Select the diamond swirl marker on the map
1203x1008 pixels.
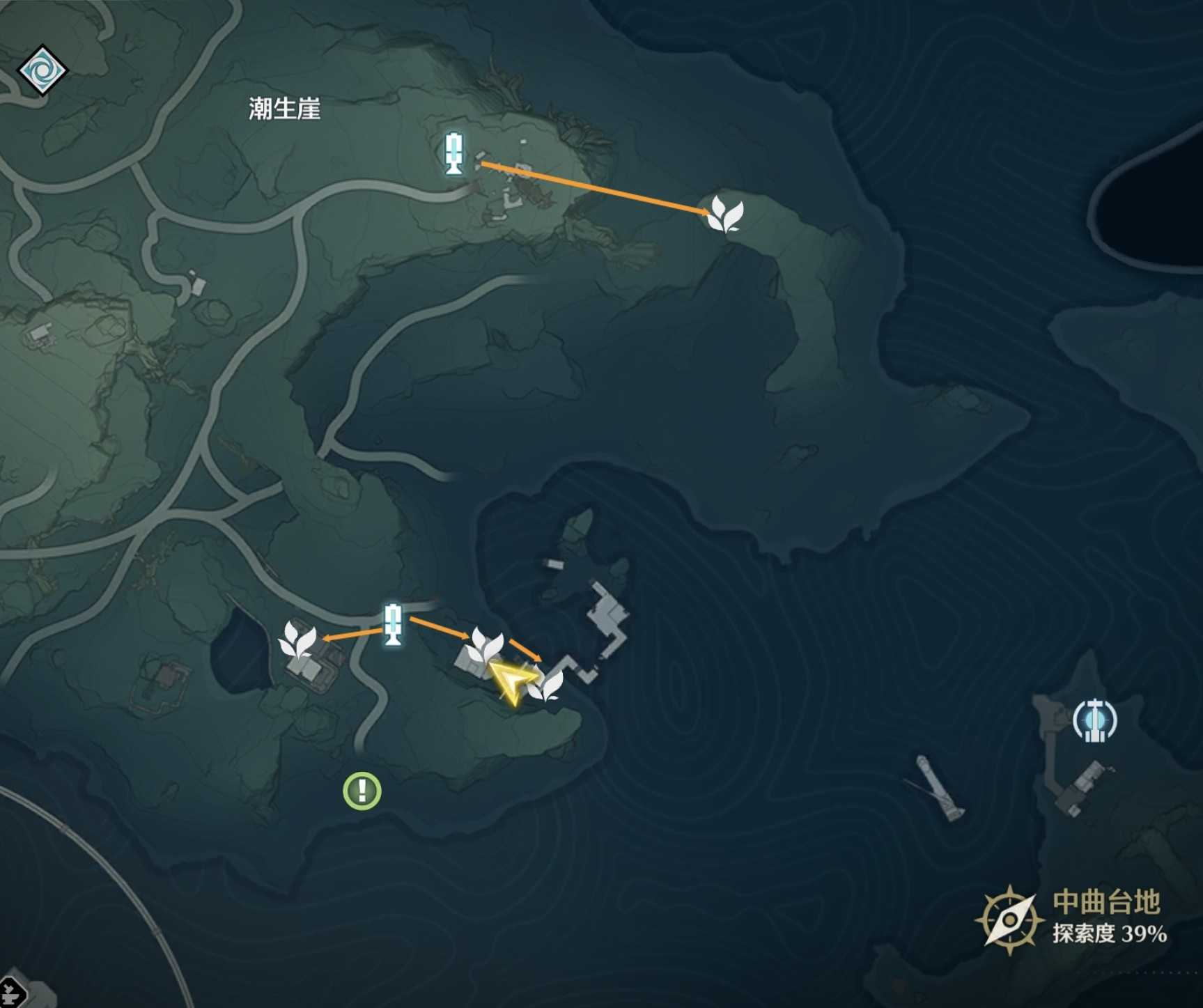pyautogui.click(x=42, y=70)
